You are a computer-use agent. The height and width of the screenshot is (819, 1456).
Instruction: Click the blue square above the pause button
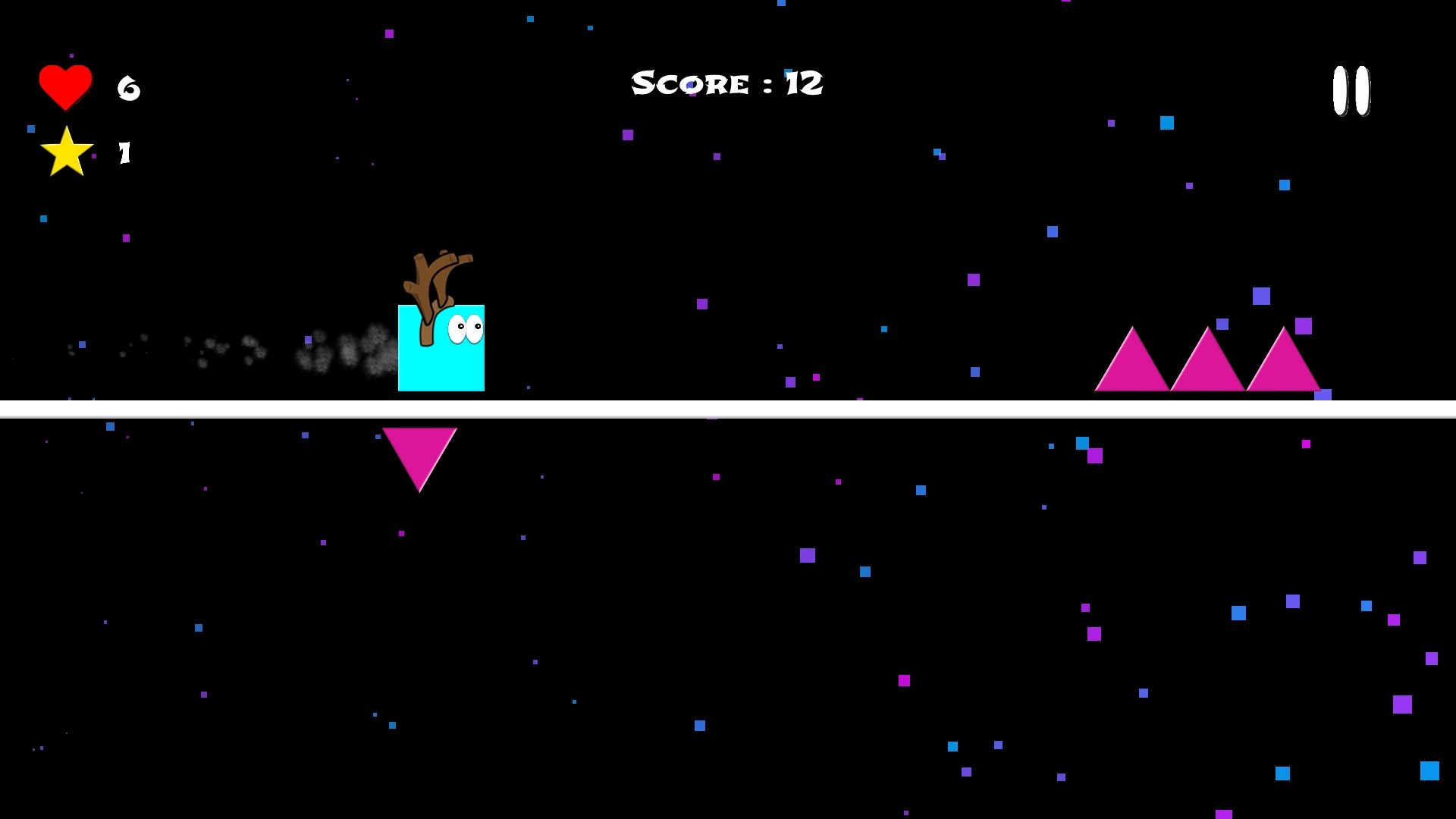pyautogui.click(x=1167, y=124)
